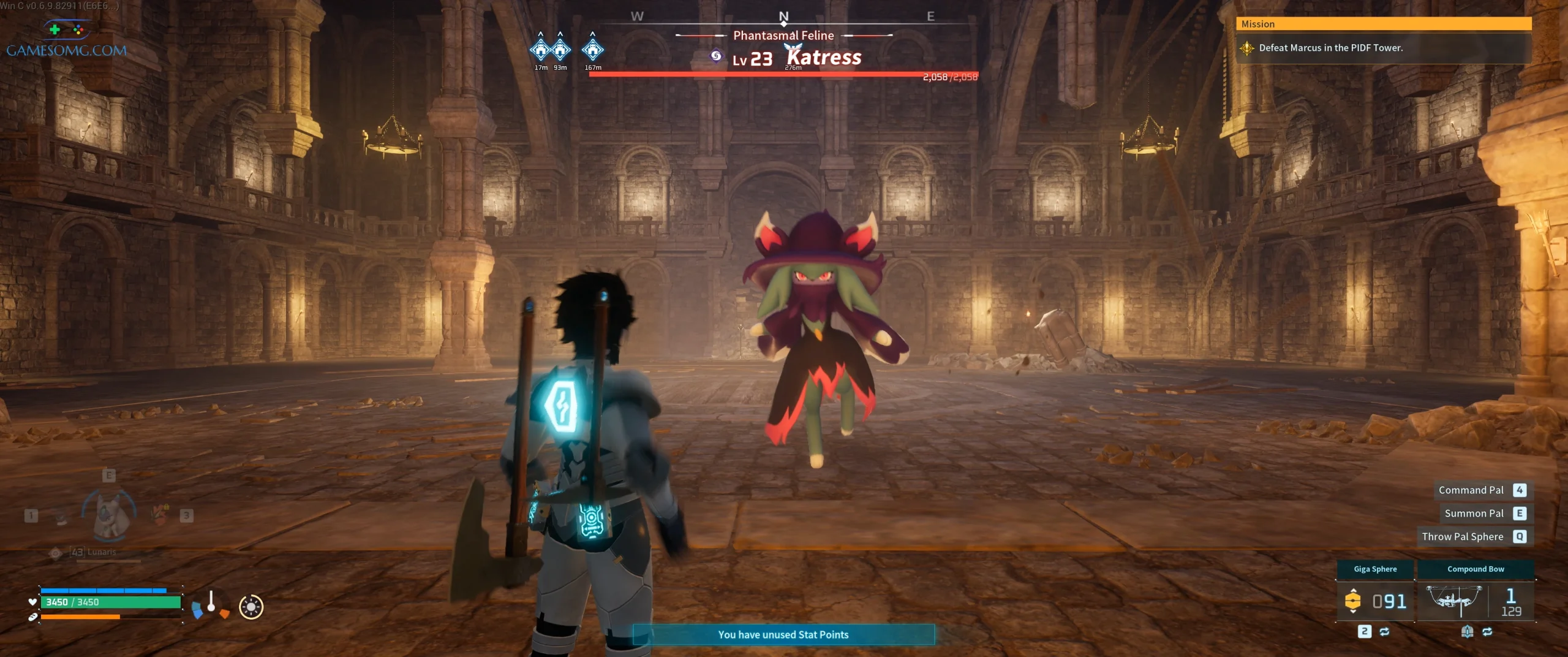Click the lock icon on hotbar slot 3
1568x657 pixels.
(x=167, y=507)
